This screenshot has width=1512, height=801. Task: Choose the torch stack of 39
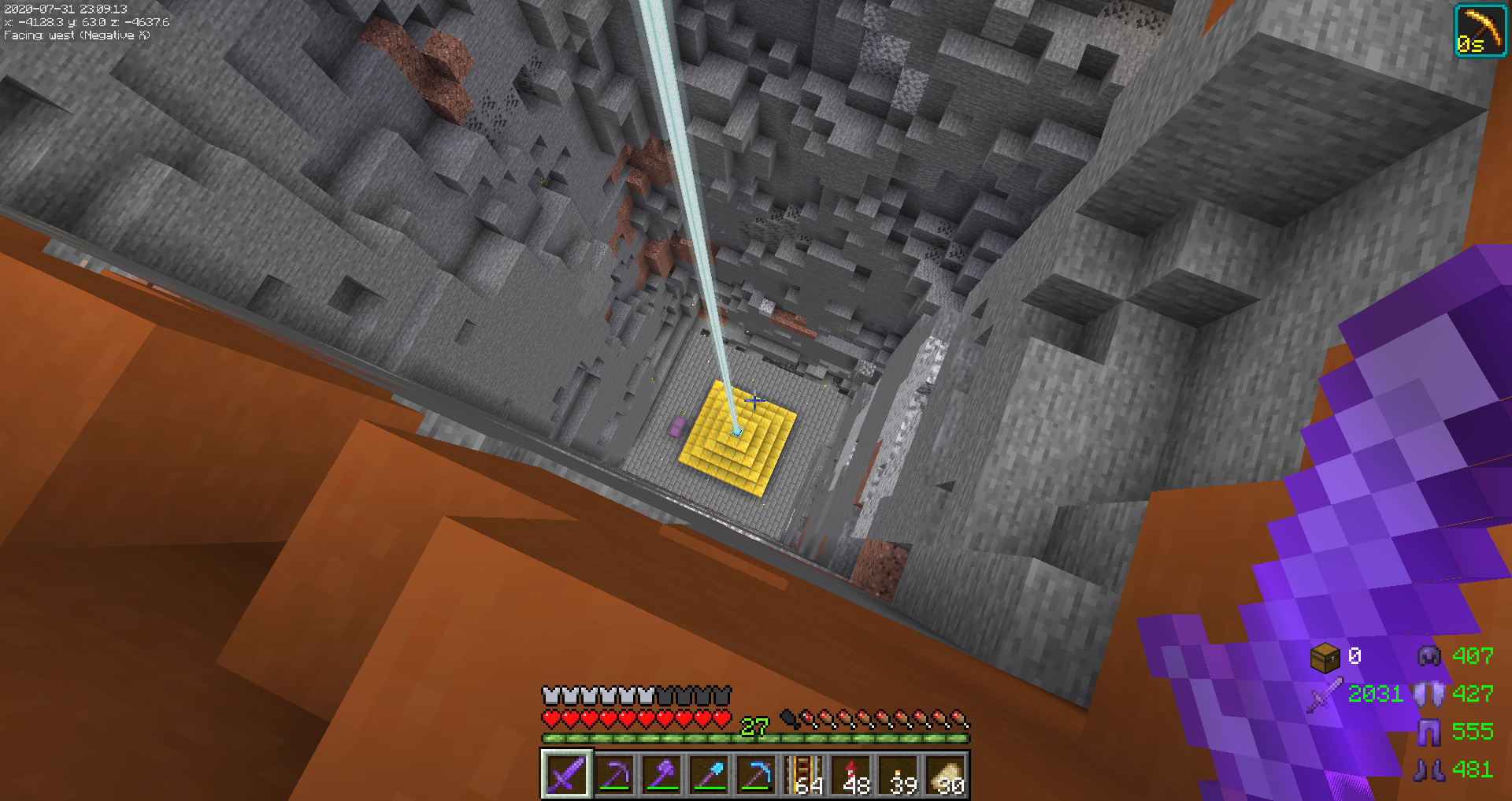899,774
